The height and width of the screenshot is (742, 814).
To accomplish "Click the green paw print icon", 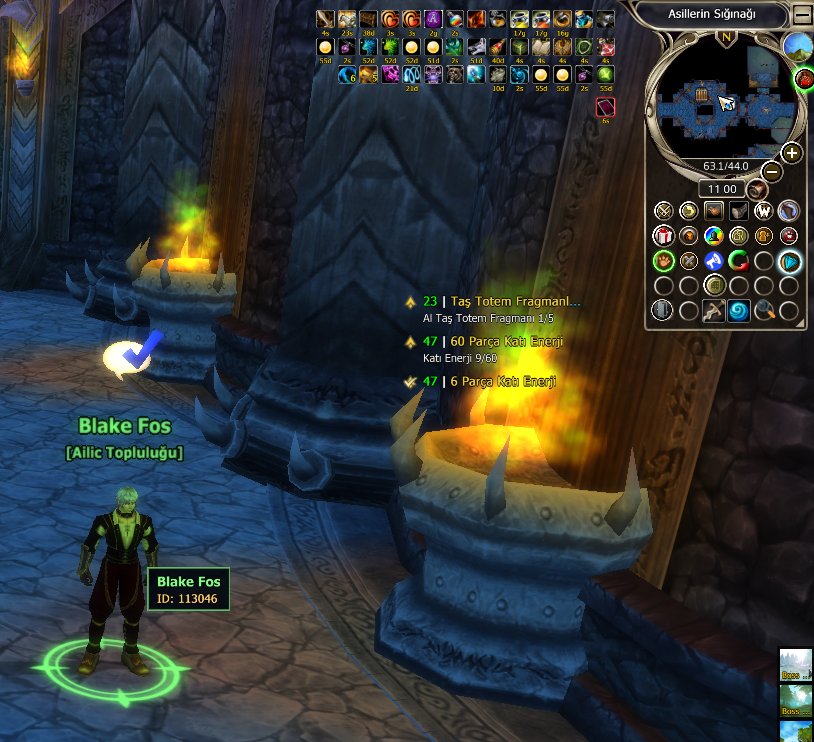I will 664,261.
